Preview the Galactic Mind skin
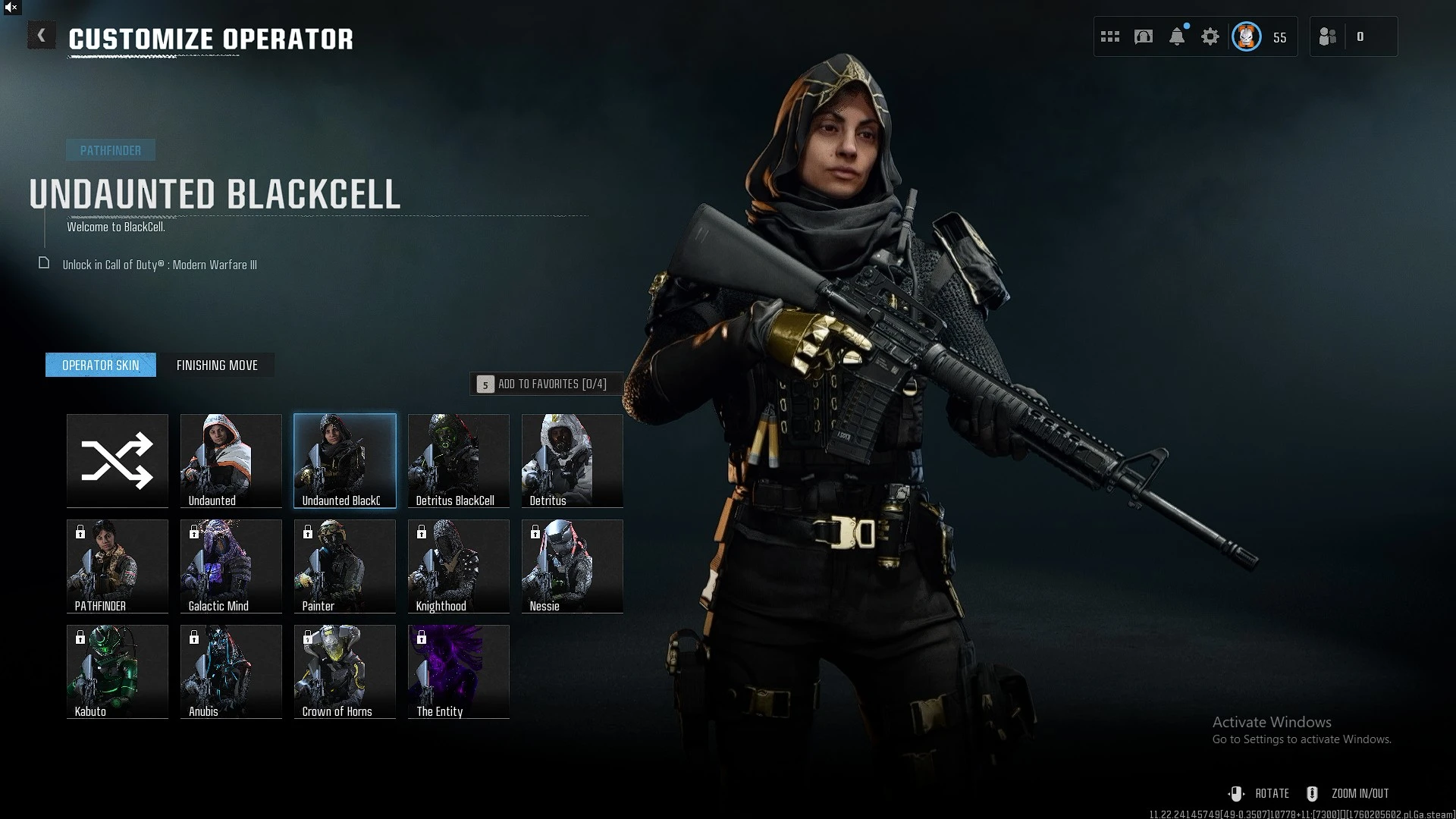 [x=231, y=566]
